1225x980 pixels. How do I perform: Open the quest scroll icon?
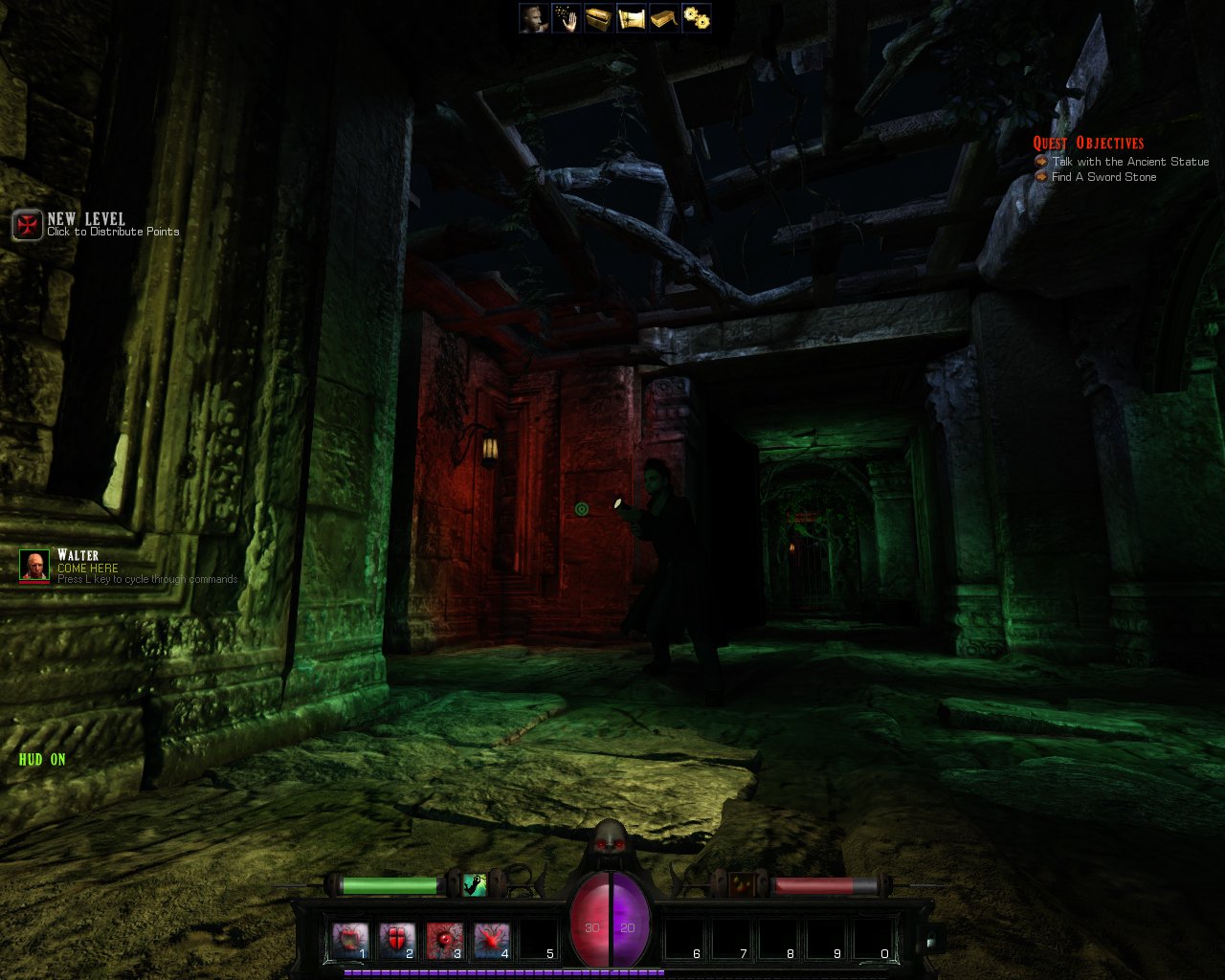coord(632,19)
